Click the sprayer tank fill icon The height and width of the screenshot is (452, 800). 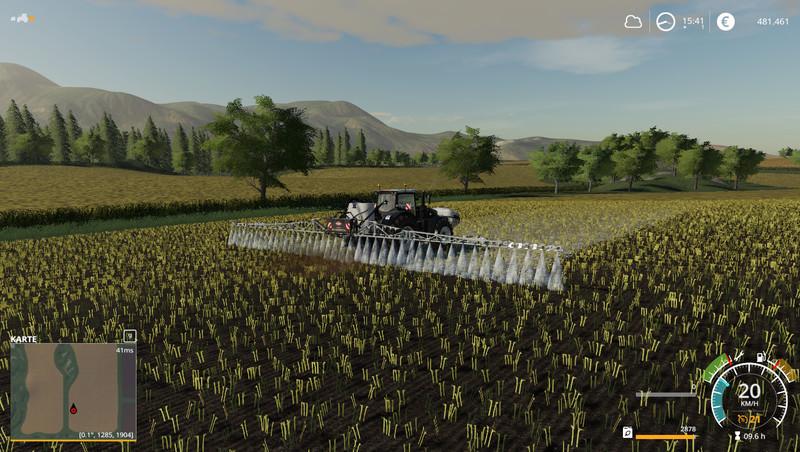tap(627, 432)
